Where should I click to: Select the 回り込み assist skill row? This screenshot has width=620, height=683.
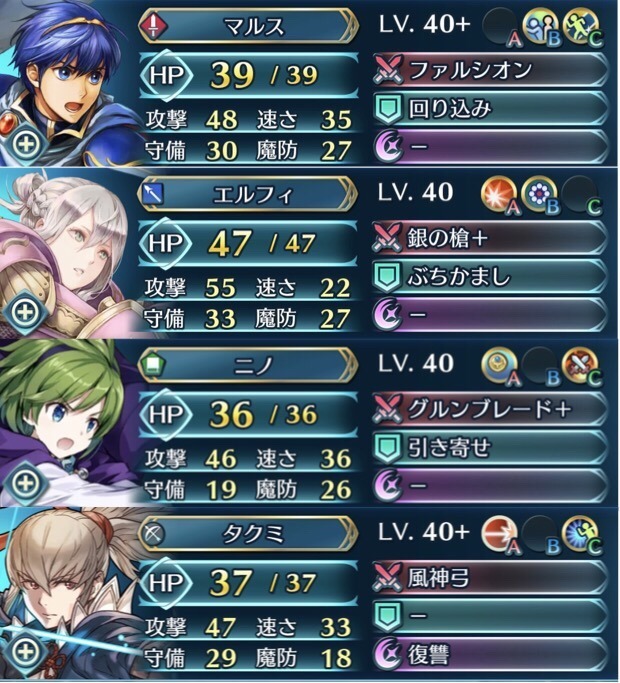pyautogui.click(x=490, y=107)
